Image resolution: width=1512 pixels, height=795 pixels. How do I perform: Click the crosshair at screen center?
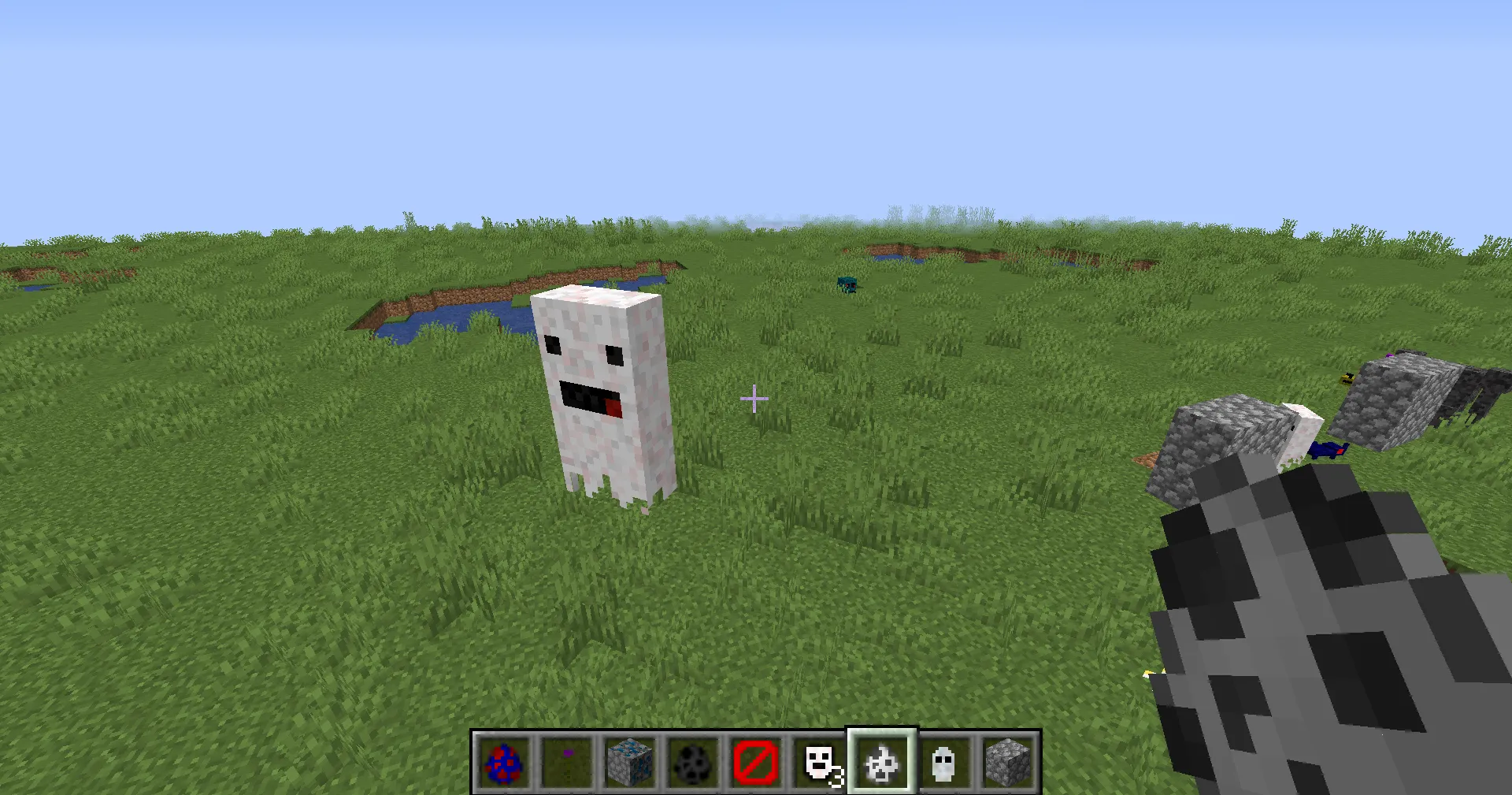click(x=754, y=399)
